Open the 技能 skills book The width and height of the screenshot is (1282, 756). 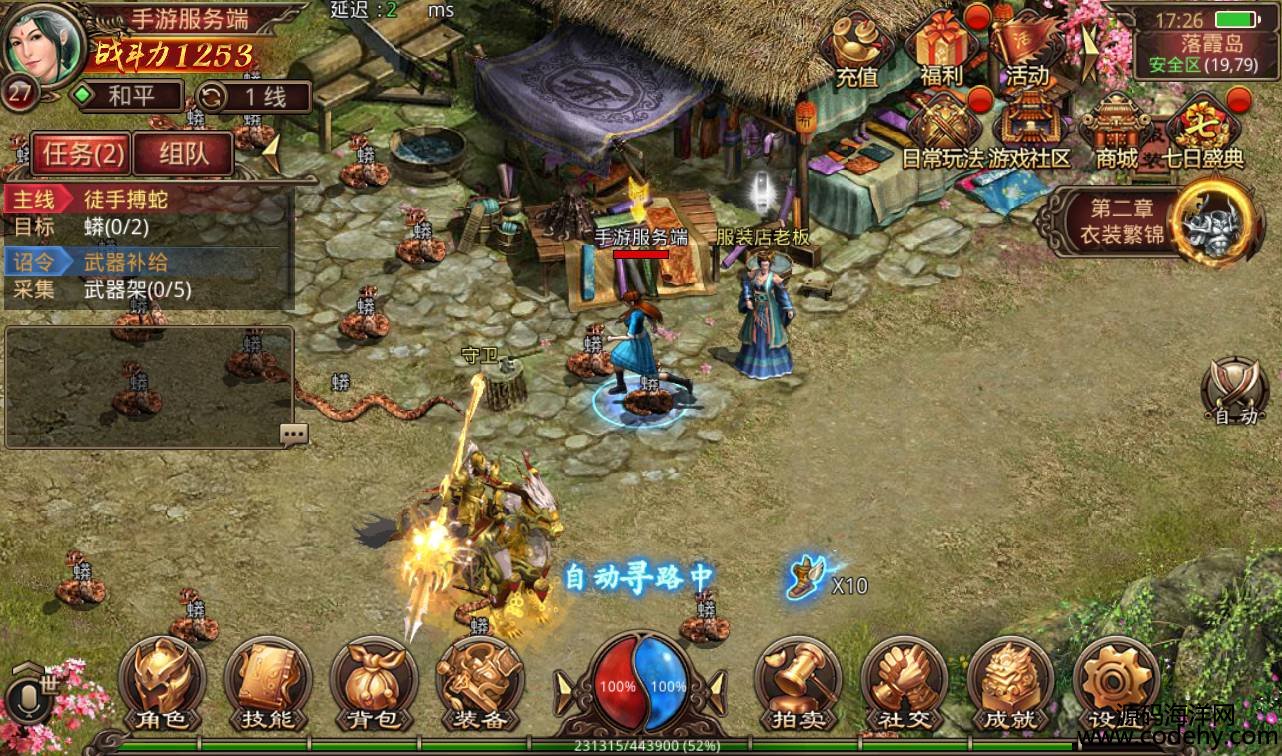tap(267, 684)
